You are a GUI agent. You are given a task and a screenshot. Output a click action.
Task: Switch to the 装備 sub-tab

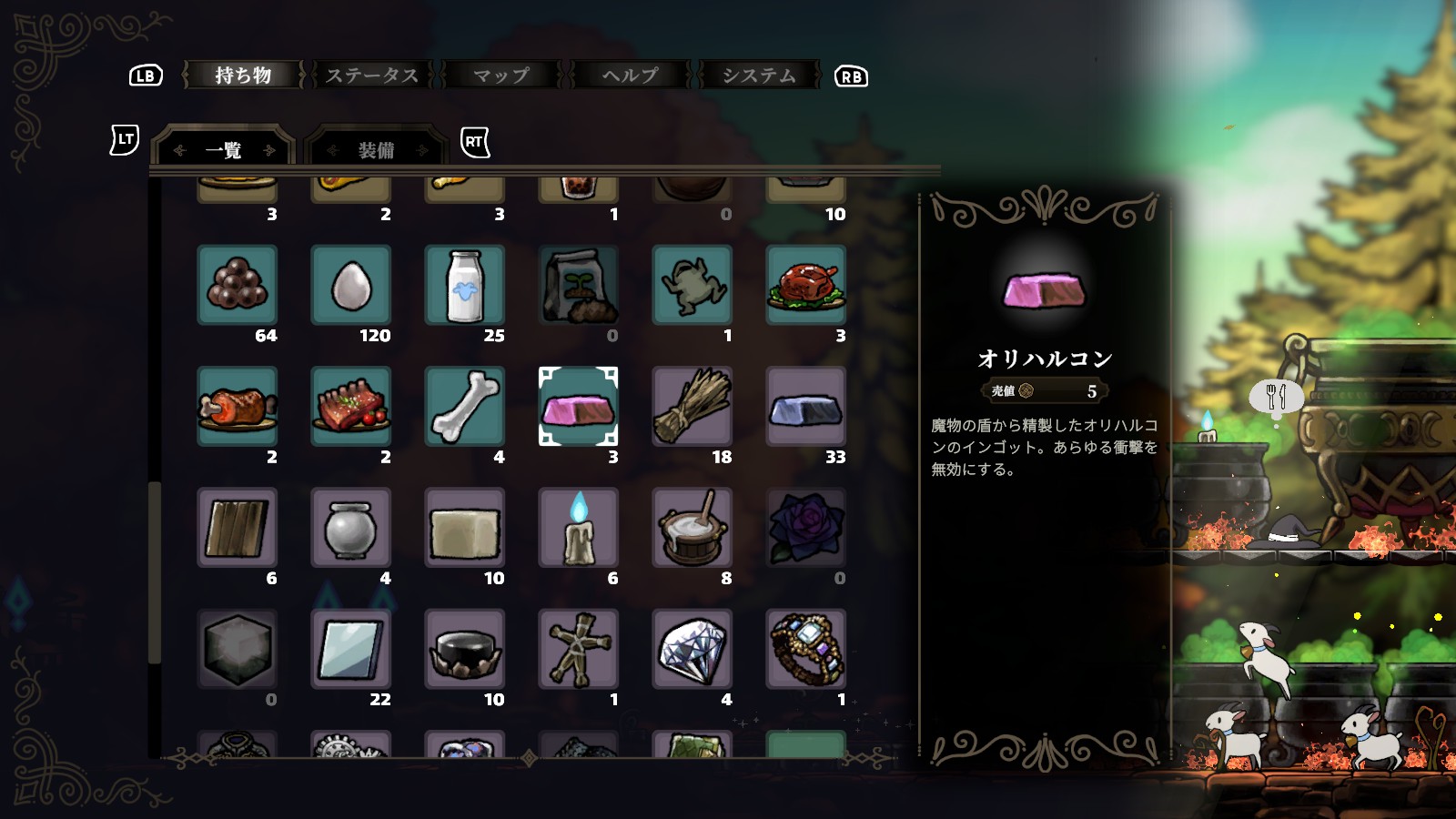pos(375,150)
